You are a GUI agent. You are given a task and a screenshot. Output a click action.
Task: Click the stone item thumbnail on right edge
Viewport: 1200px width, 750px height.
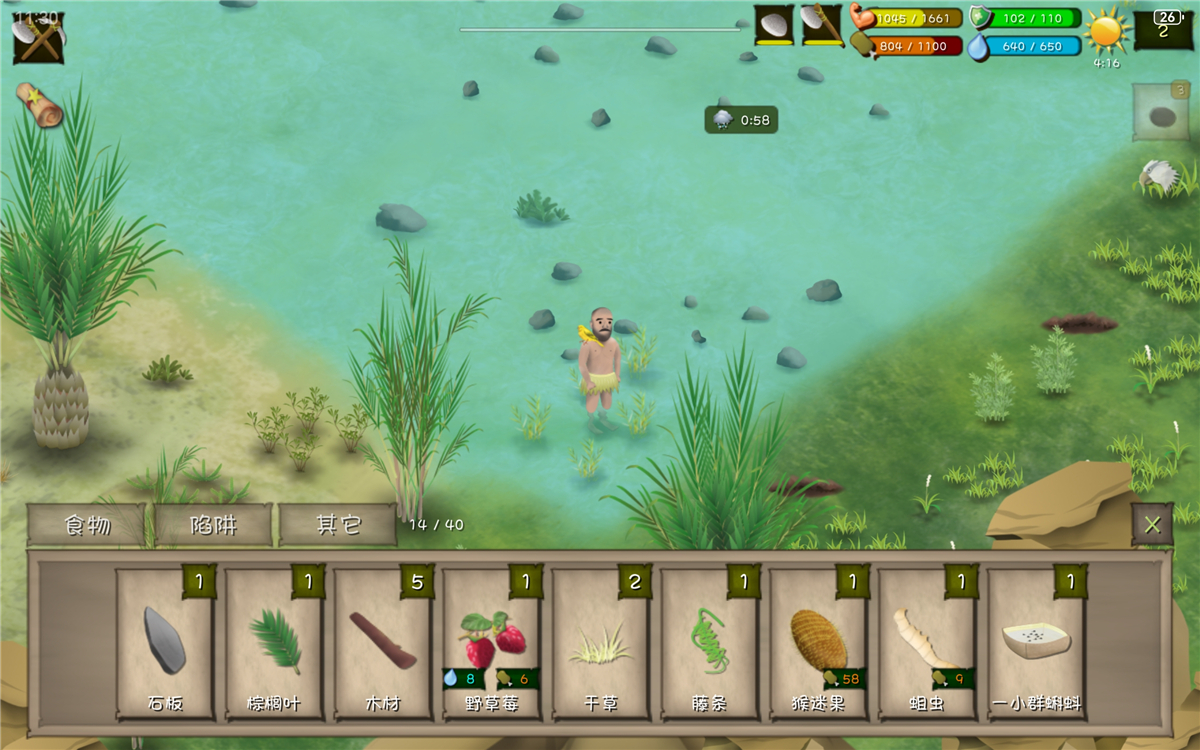pos(1161,112)
